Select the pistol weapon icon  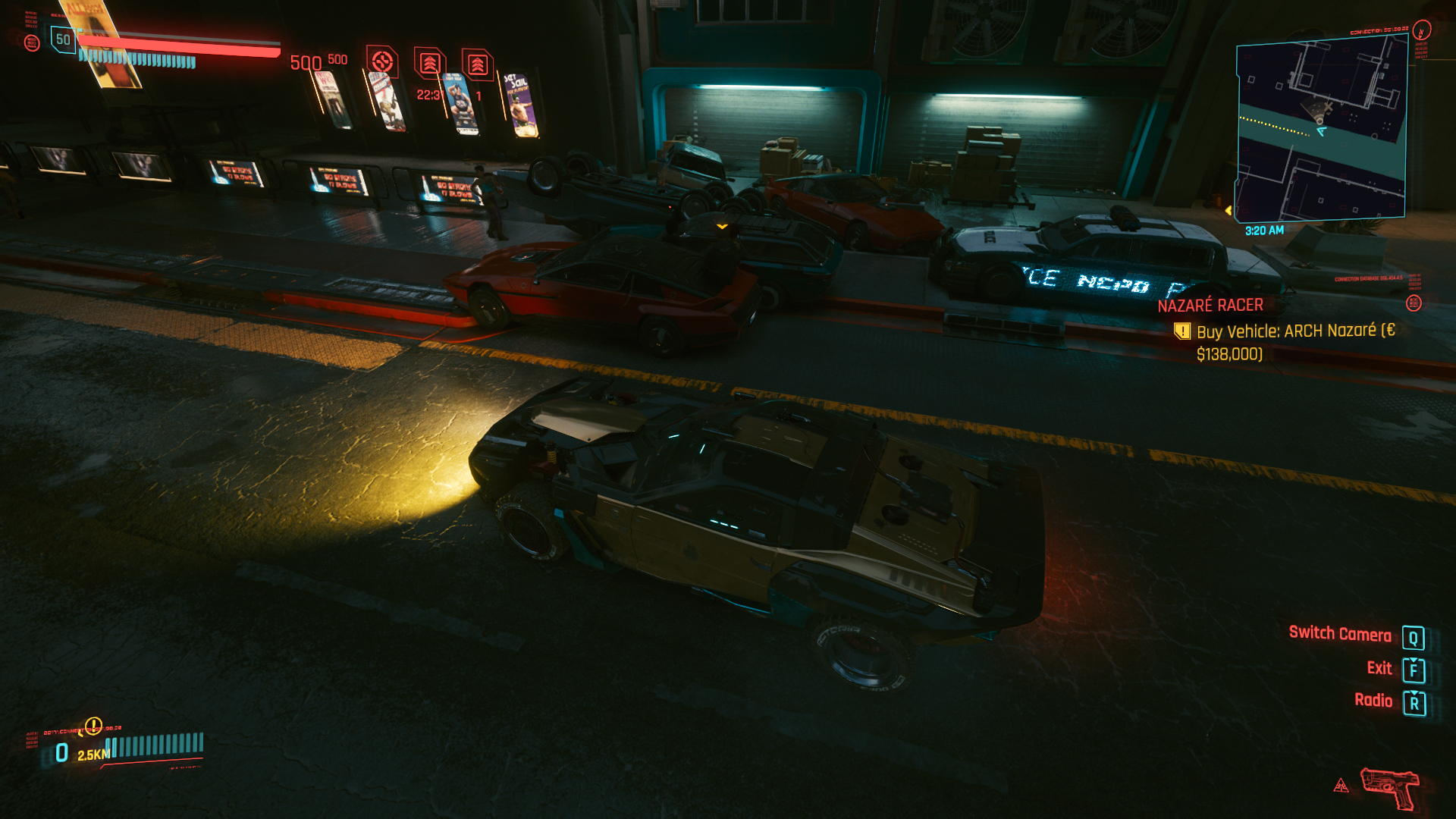[1389, 787]
